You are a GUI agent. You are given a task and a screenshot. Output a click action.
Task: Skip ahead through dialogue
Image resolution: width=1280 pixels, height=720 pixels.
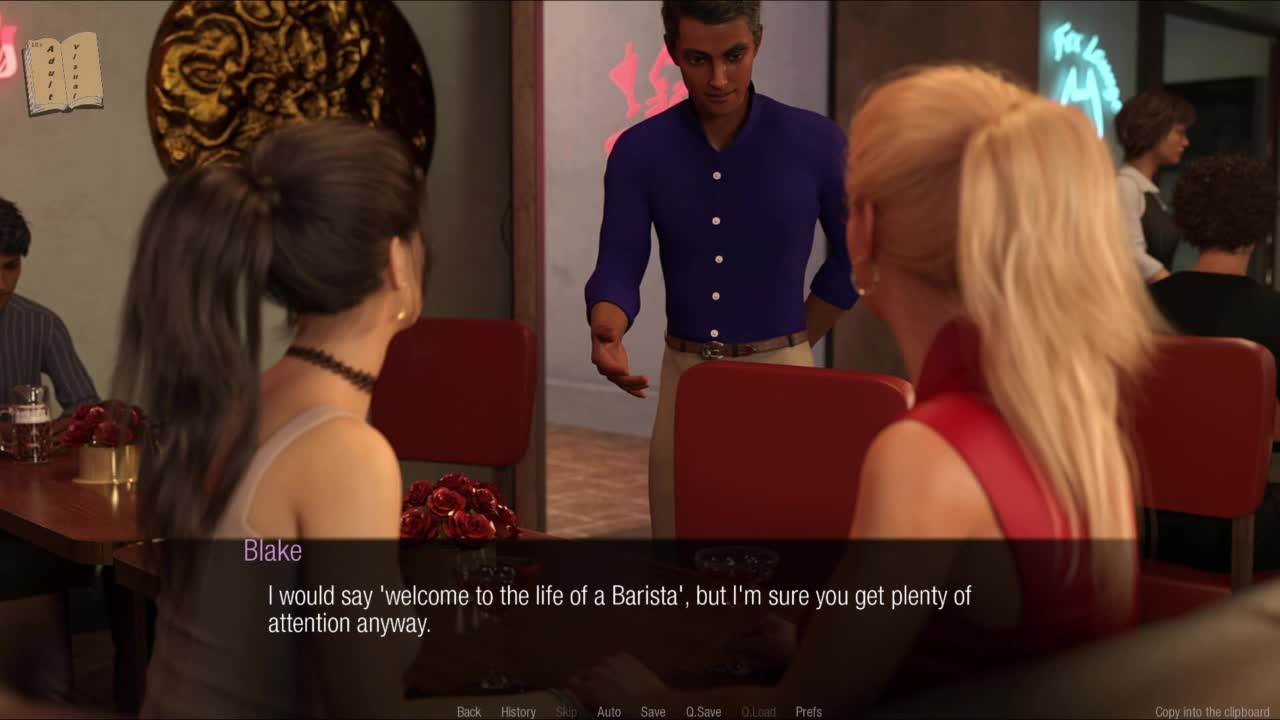[x=566, y=712]
